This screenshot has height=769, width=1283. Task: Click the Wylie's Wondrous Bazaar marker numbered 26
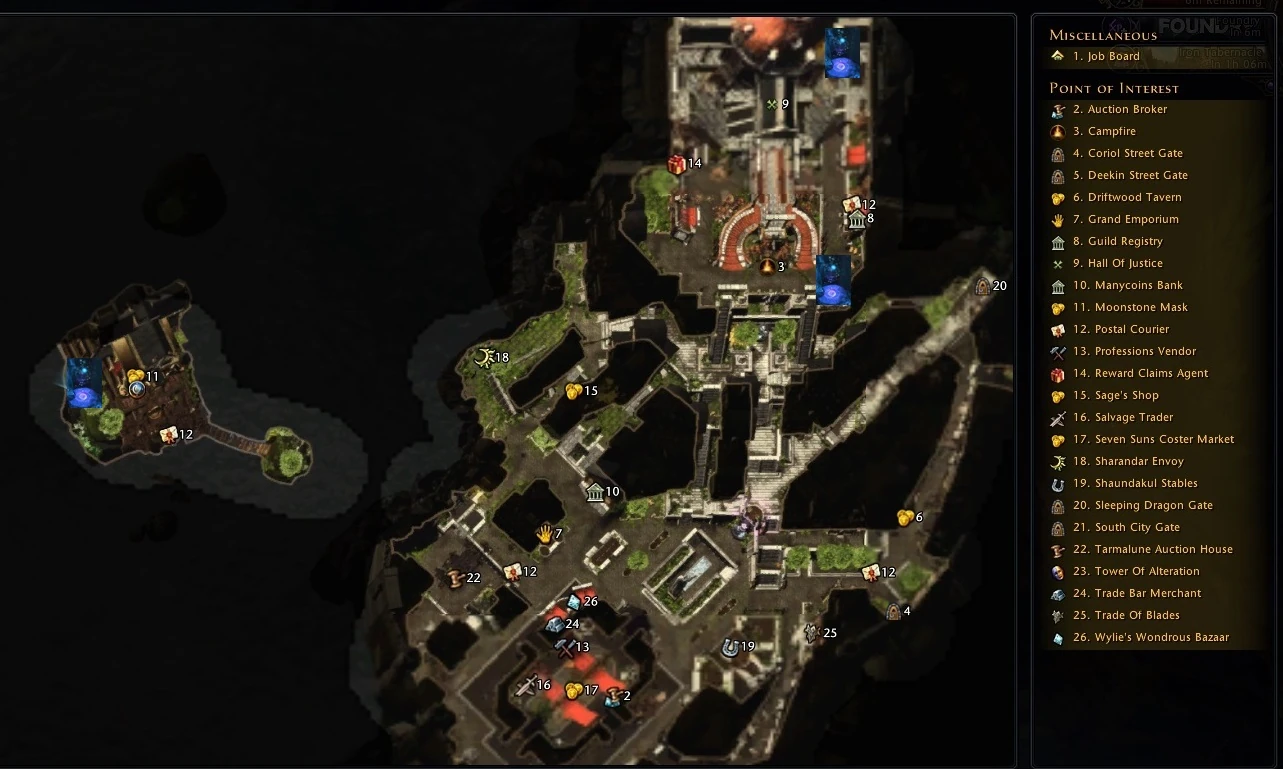tap(572, 601)
